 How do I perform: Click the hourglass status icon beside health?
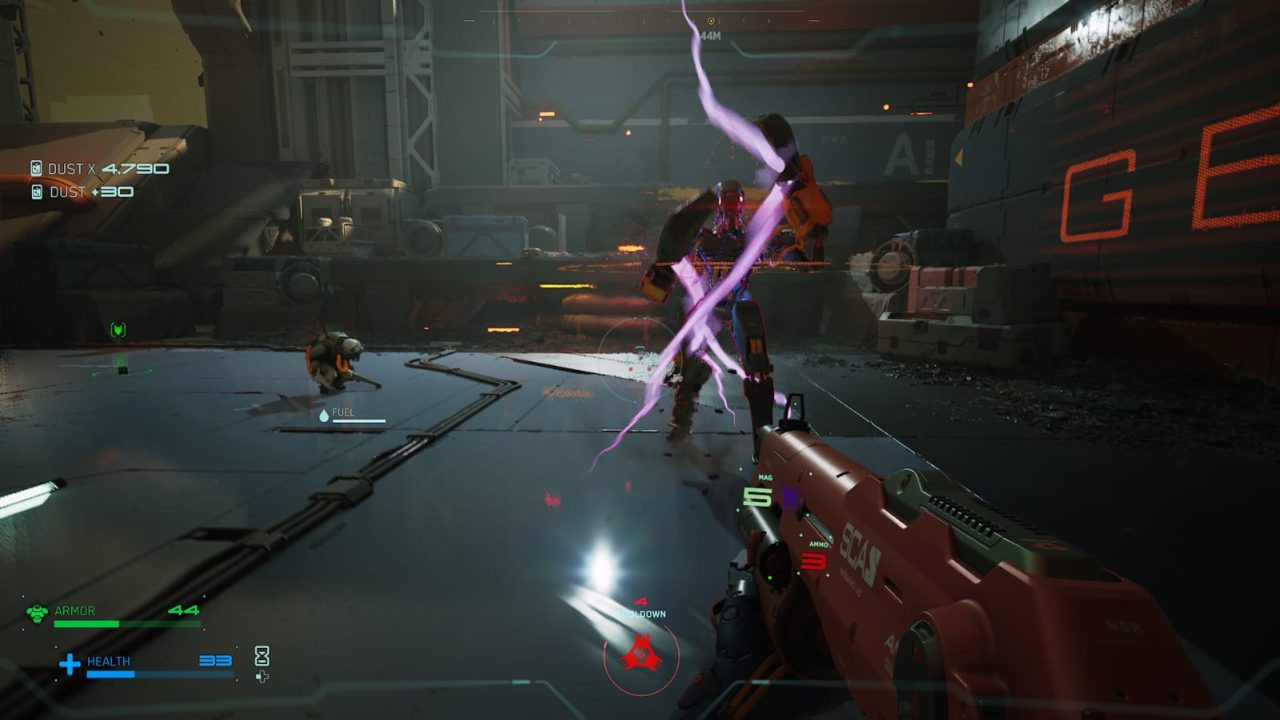pyautogui.click(x=262, y=656)
